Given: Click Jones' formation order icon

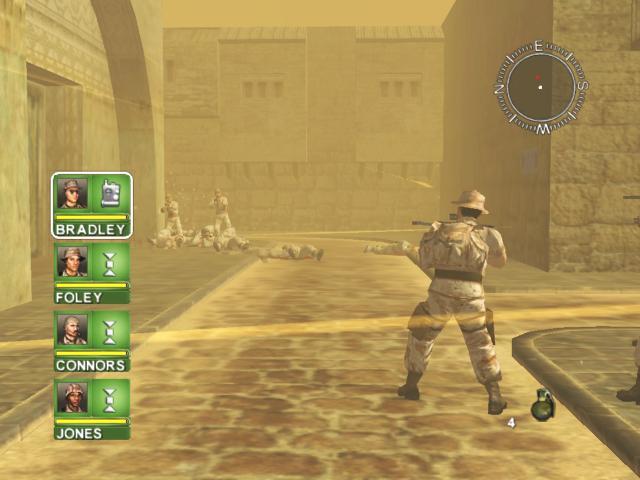Looking at the screenshot, I should (x=110, y=397).
